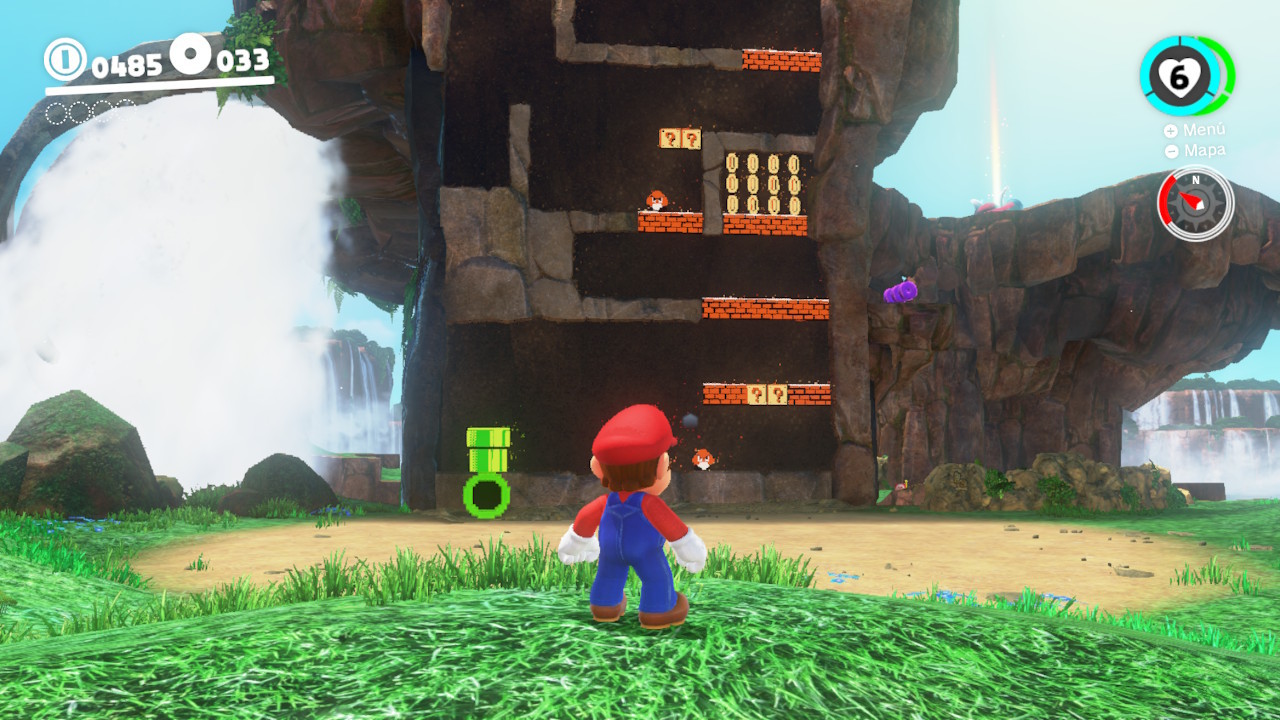Screen dimensions: 1280x720
Task: Click the compass in the HUD
Action: coord(1195,203)
